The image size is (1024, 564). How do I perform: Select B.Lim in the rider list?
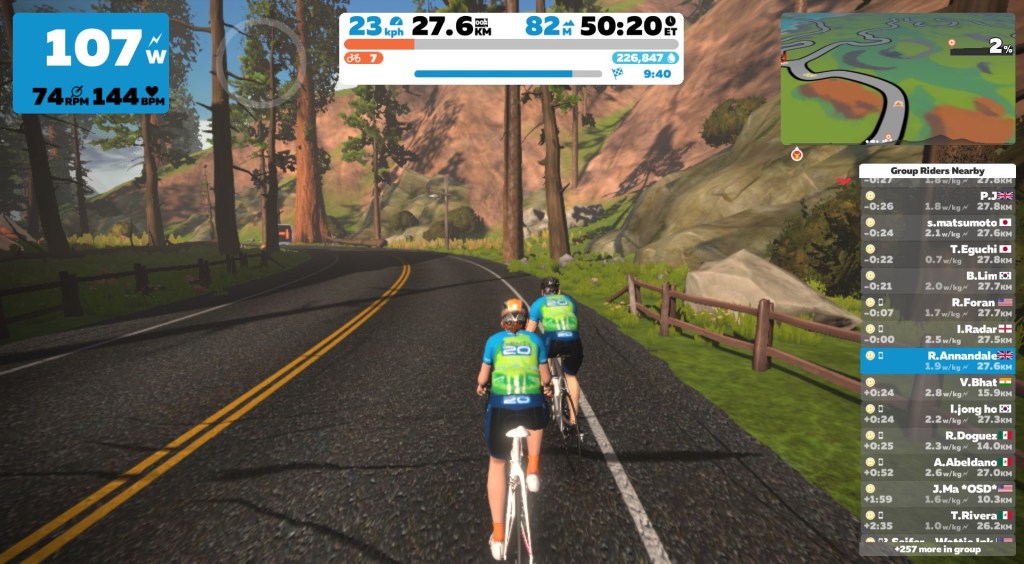click(937, 281)
